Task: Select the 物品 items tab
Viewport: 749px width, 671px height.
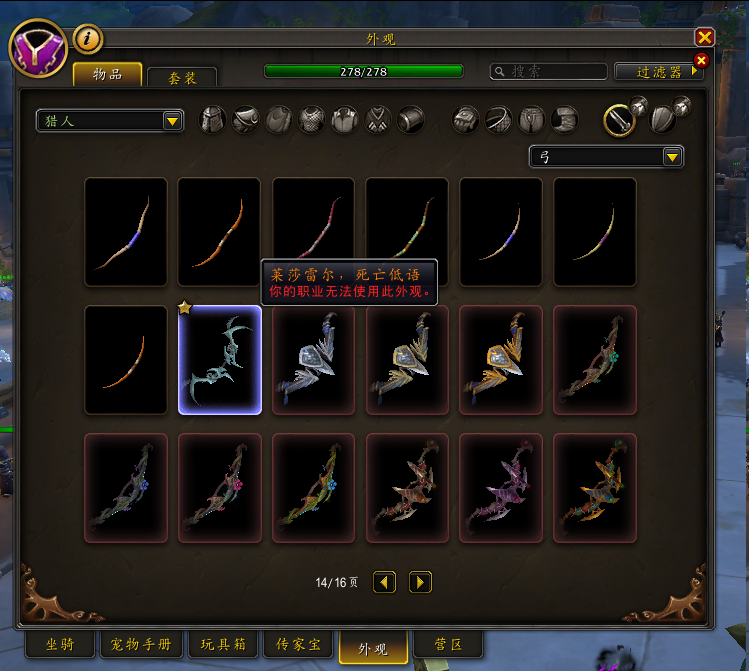Action: pos(107,74)
